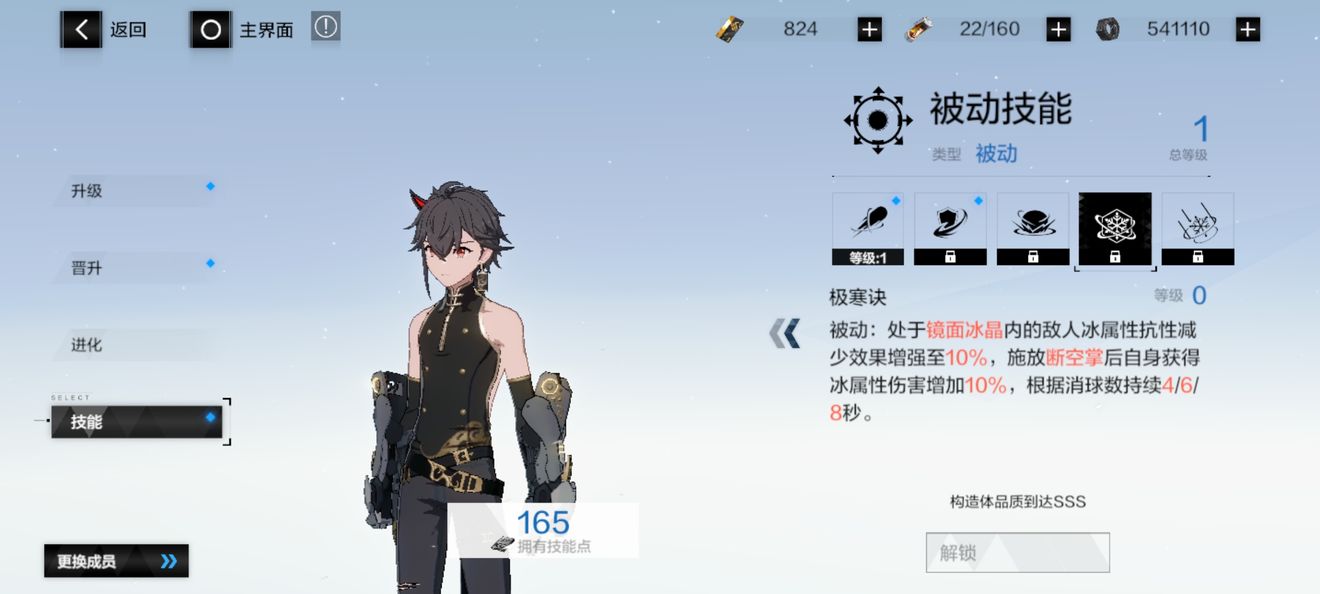The height and width of the screenshot is (594, 1320).
Task: Collapse the skill panel with the double-arrow
Action: 785,333
